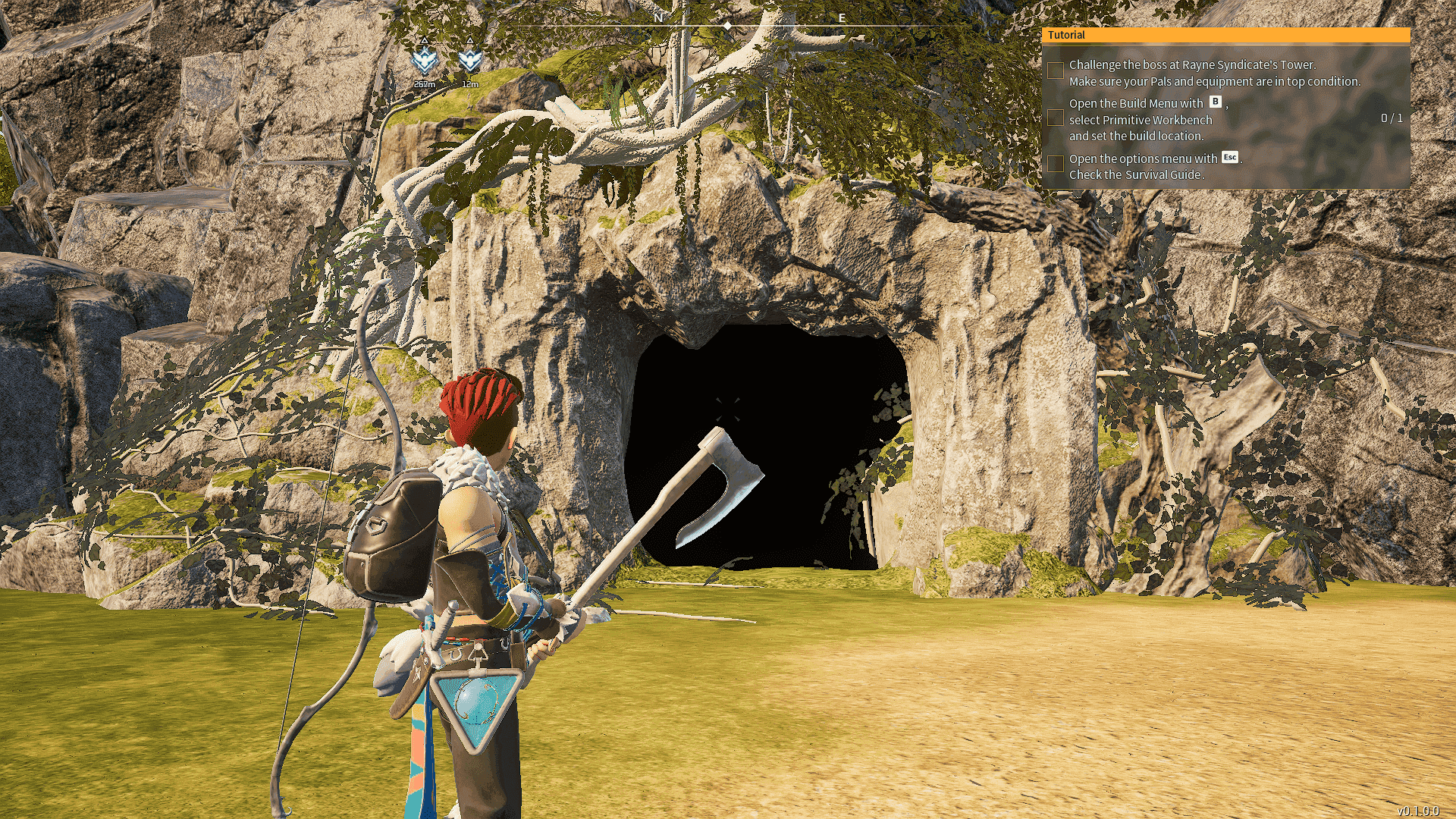Check the Primitive Workbench build task
This screenshot has width=1456, height=819.
pos(1055,118)
